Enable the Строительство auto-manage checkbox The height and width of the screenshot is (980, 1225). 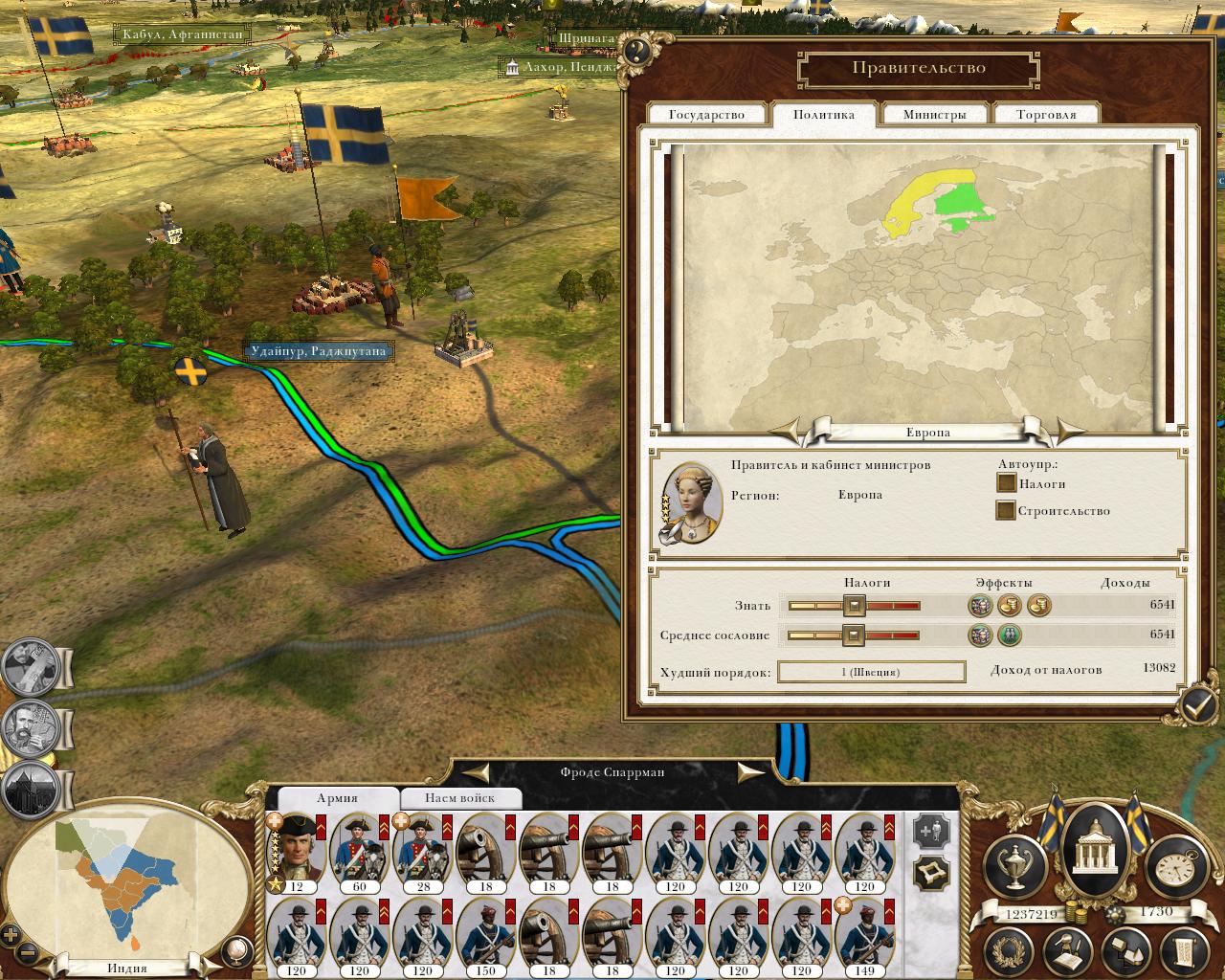(x=1006, y=510)
